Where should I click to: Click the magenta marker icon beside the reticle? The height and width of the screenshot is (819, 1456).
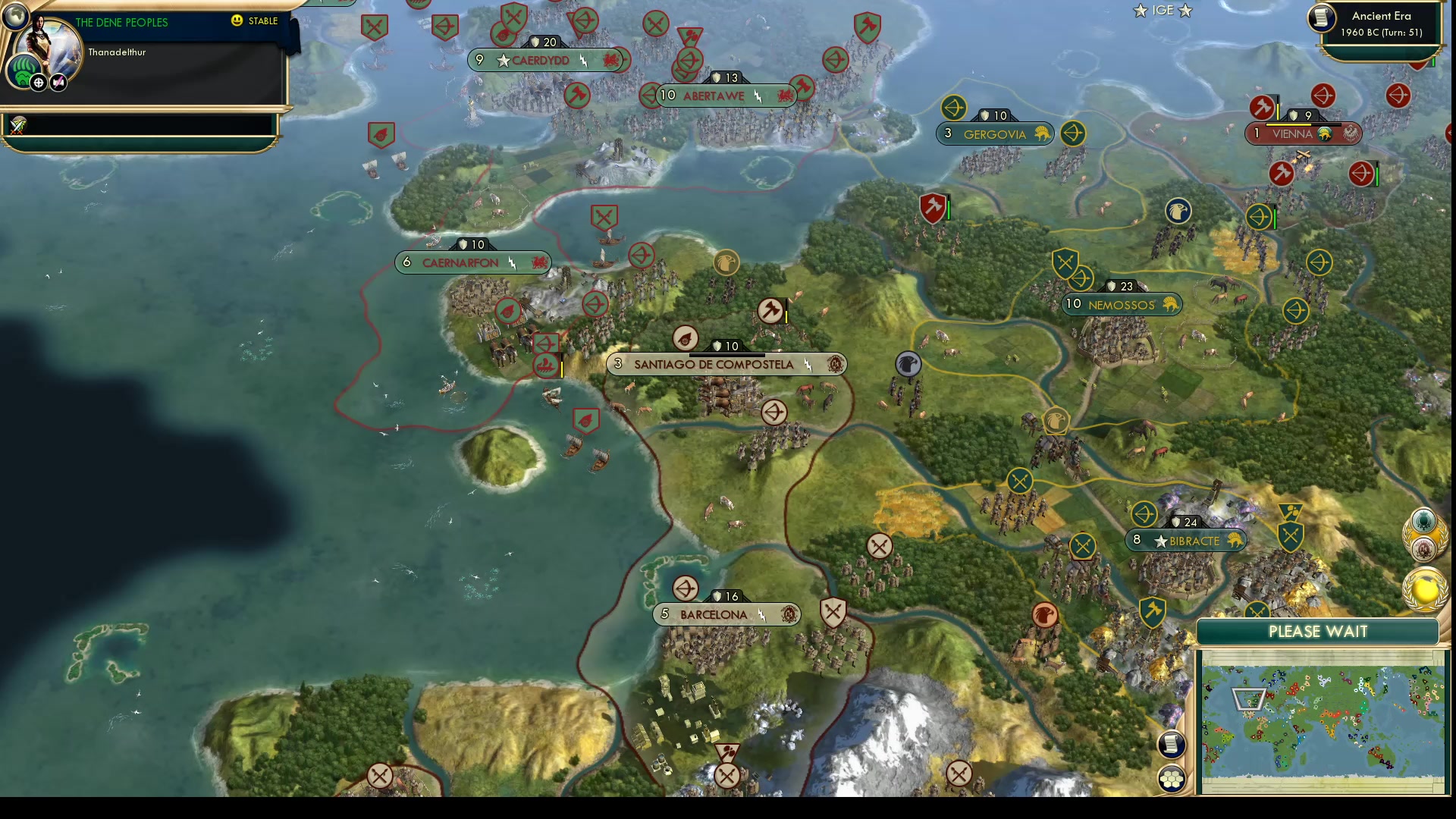tap(58, 82)
